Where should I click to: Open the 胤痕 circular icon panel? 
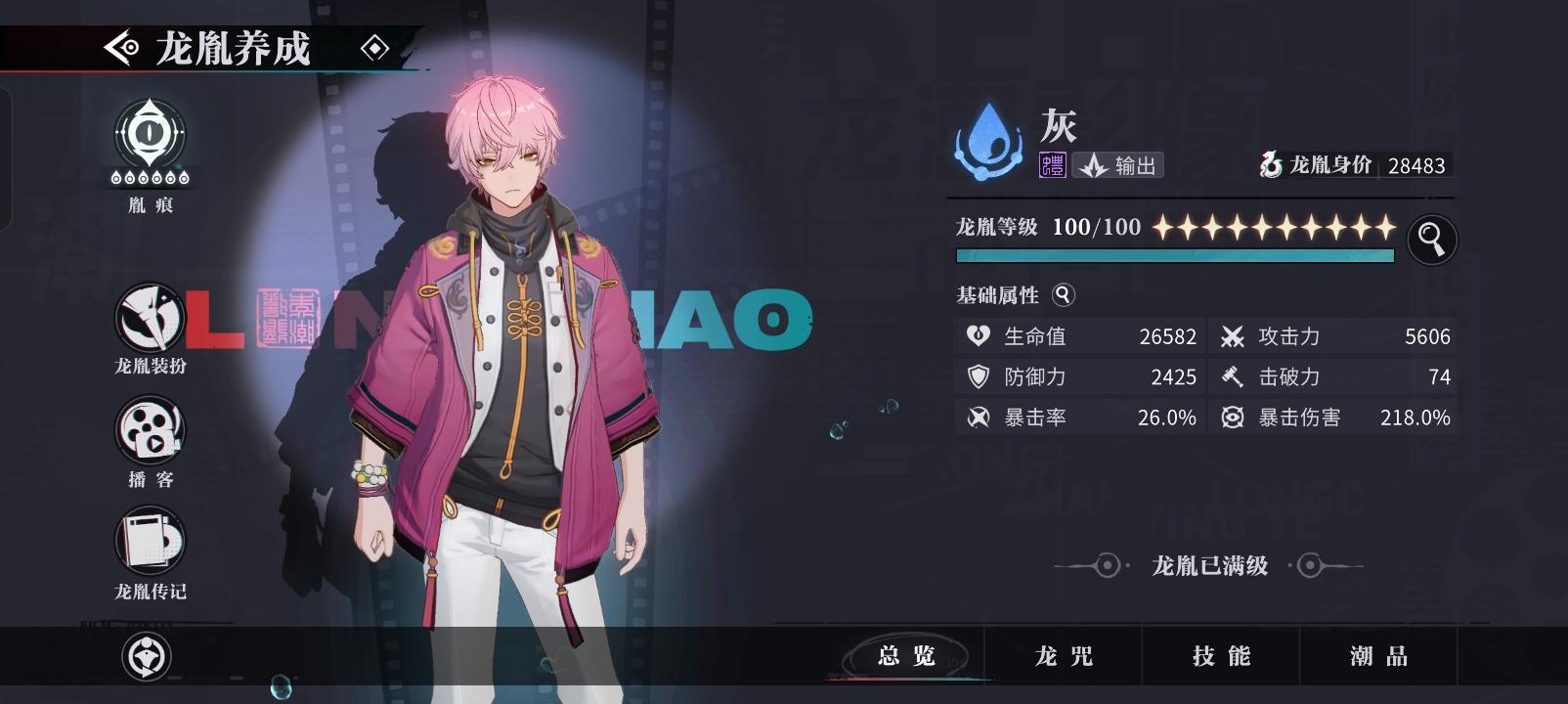click(148, 140)
